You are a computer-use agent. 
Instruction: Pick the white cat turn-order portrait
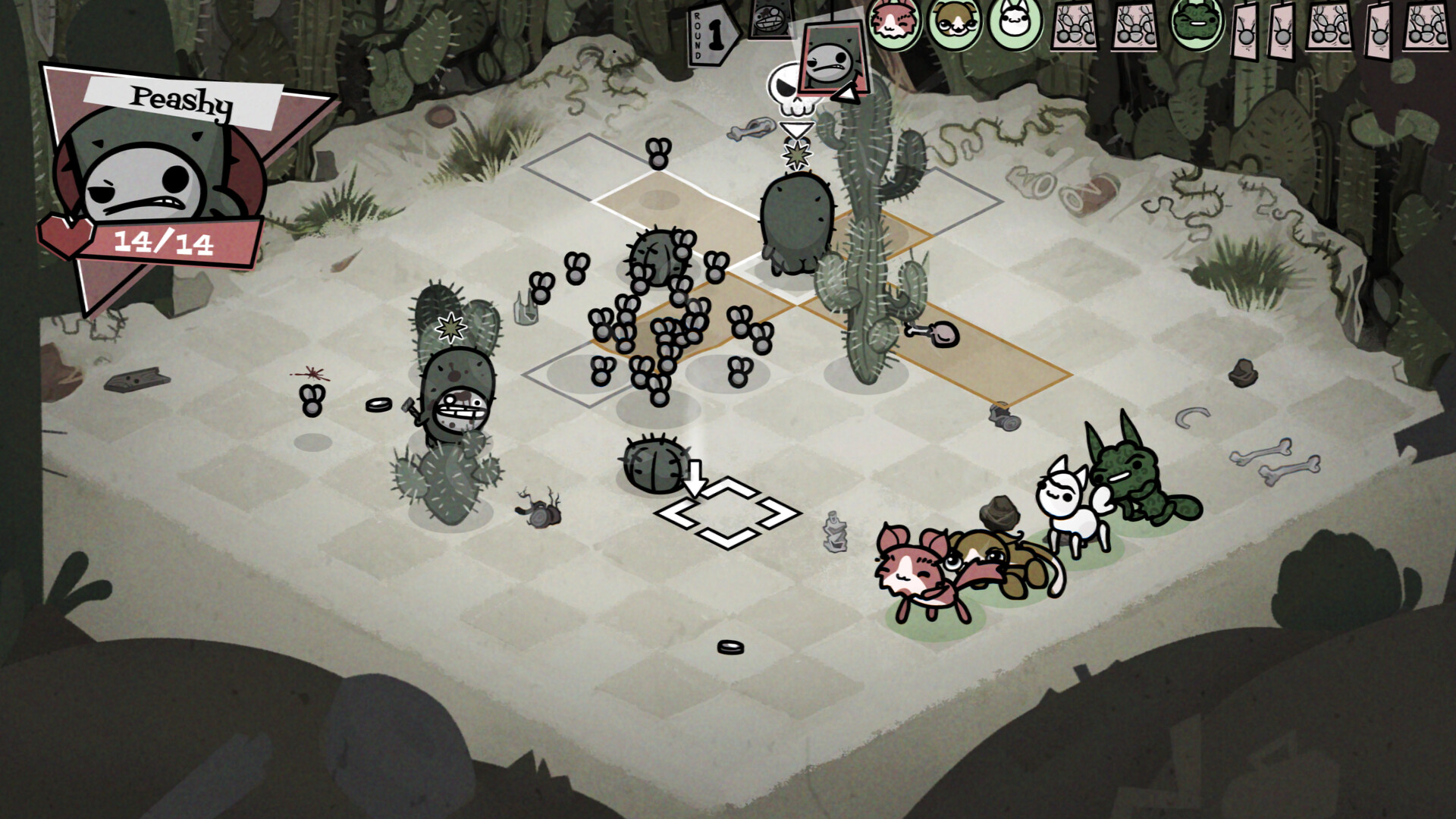pyautogui.click(x=1015, y=23)
